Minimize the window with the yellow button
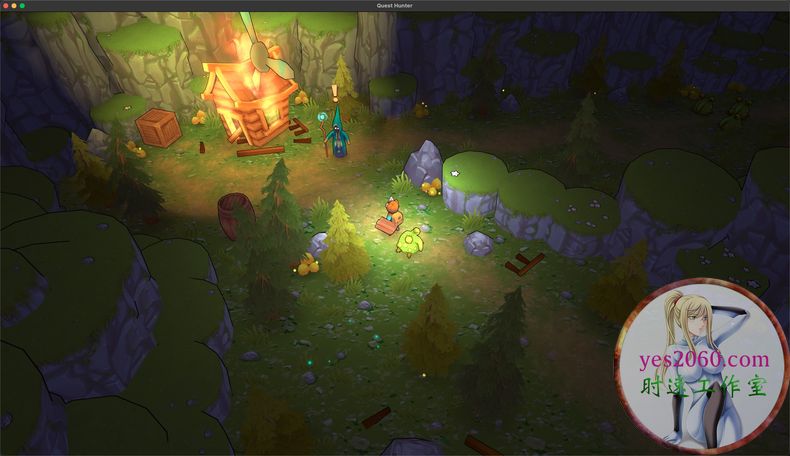 (13, 5)
